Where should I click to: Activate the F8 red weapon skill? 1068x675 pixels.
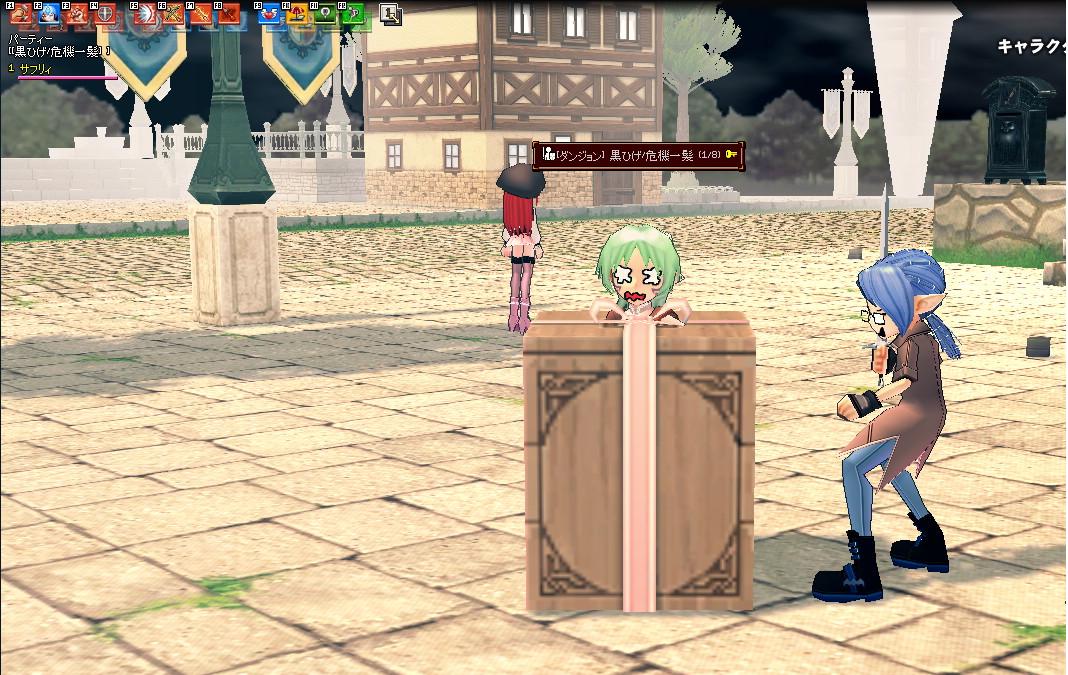(228, 15)
